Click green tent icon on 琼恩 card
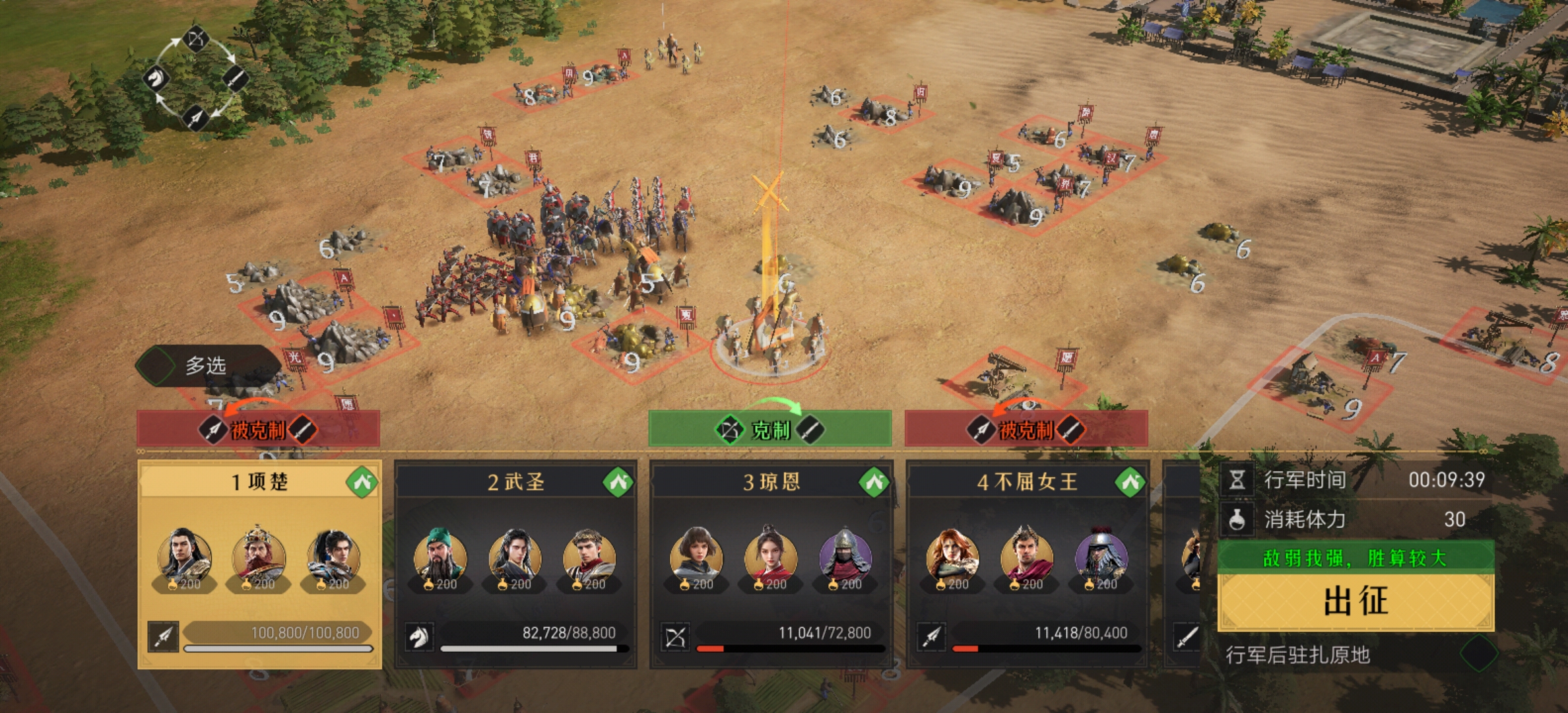Image resolution: width=1568 pixels, height=713 pixels. tap(874, 483)
